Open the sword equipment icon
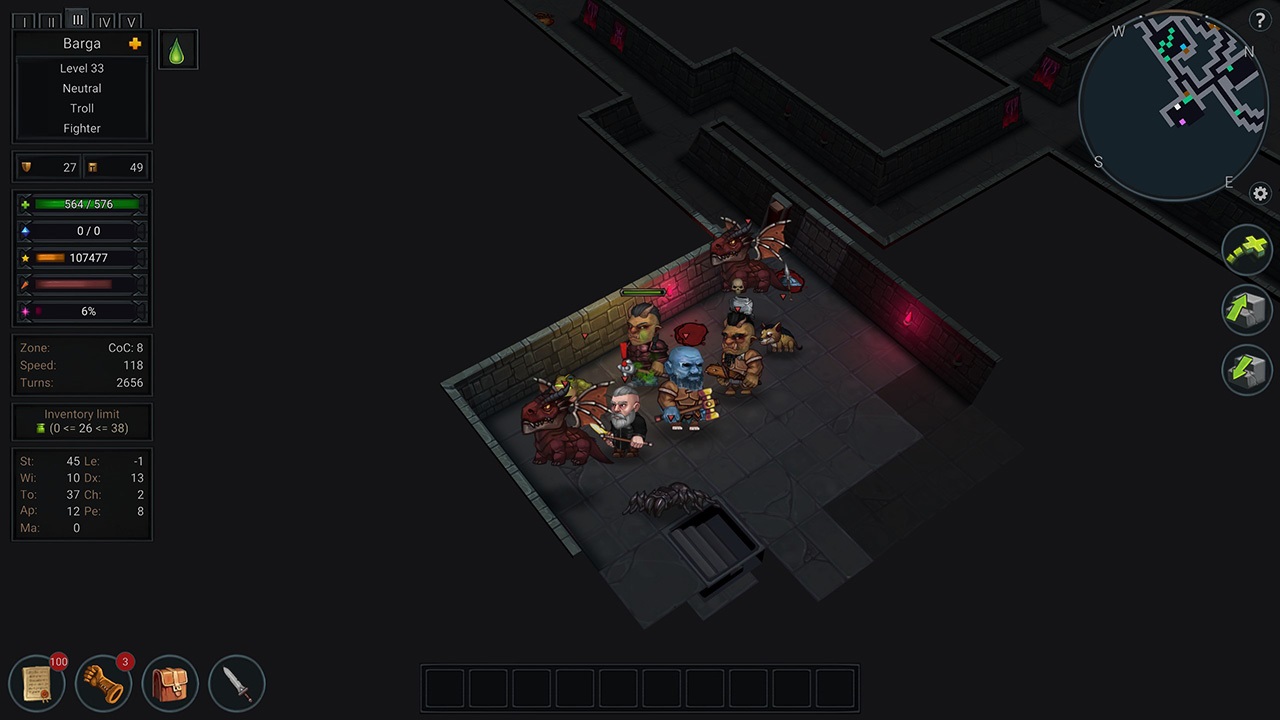This screenshot has width=1280, height=720. pyautogui.click(x=236, y=682)
